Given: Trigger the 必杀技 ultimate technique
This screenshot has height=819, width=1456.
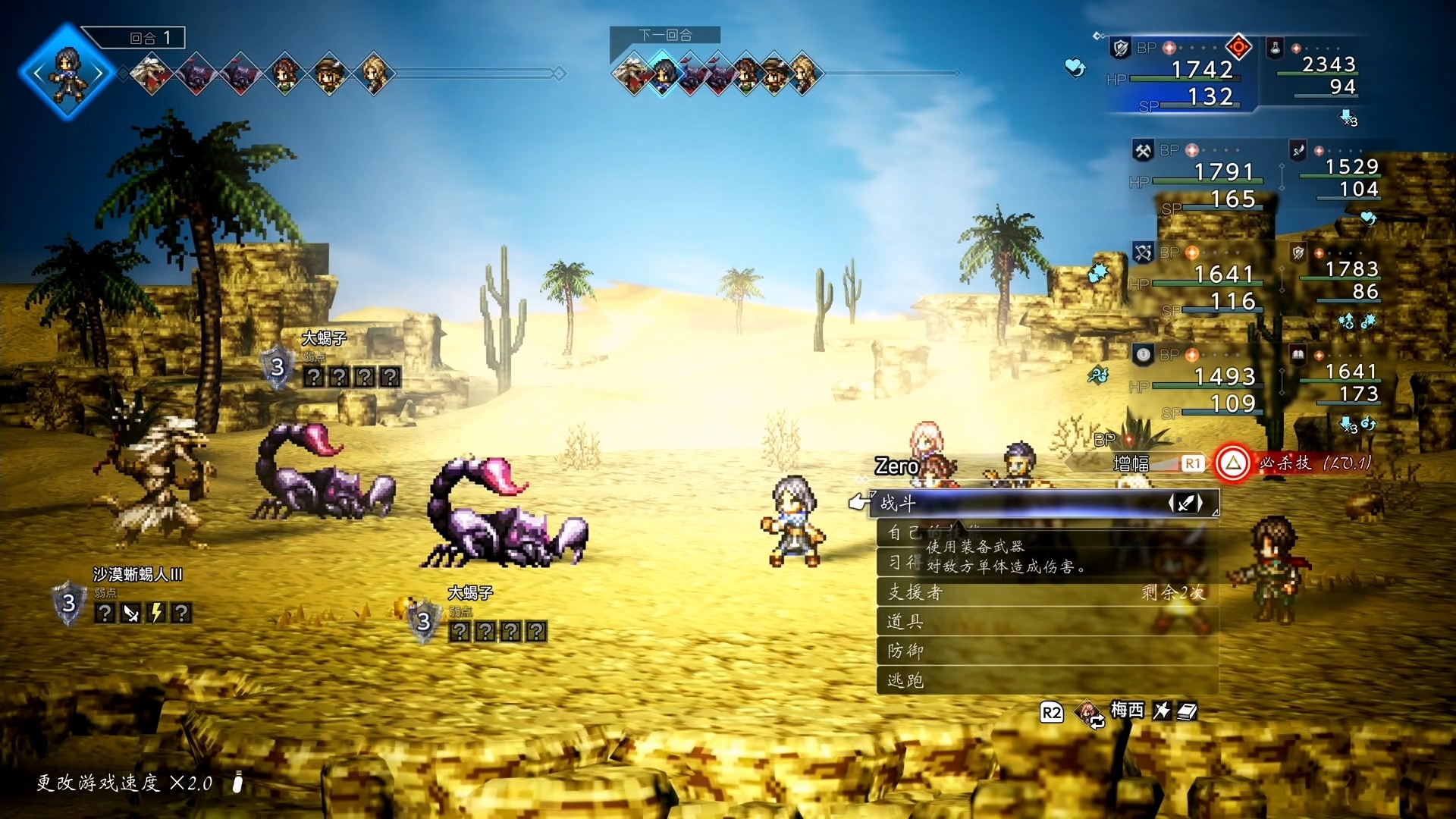Looking at the screenshot, I should click(x=1233, y=463).
